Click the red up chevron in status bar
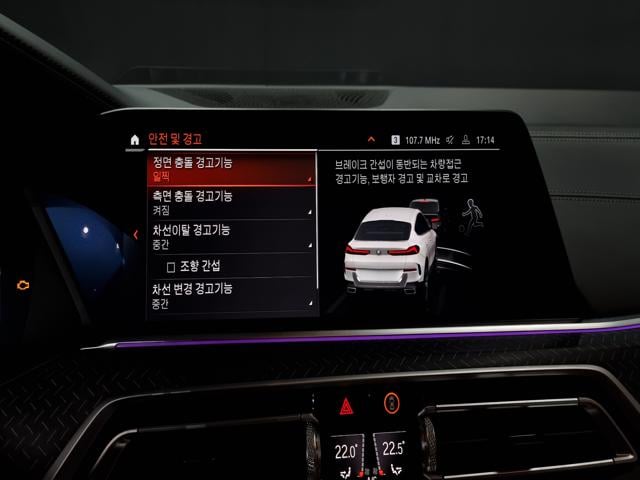This screenshot has height=480, width=640. [372, 140]
